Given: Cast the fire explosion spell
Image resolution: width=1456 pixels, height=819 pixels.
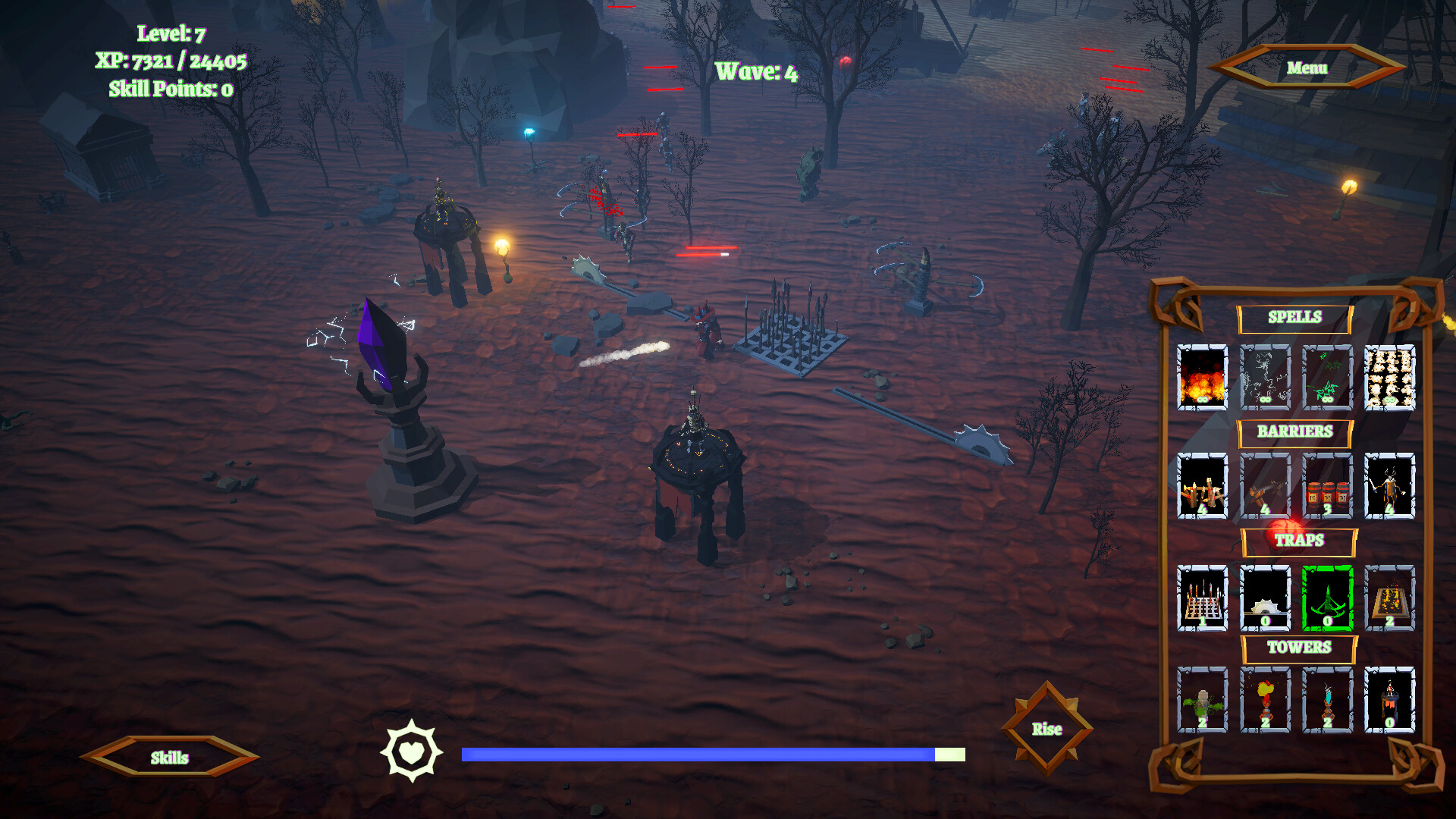Looking at the screenshot, I should pos(1202,378).
